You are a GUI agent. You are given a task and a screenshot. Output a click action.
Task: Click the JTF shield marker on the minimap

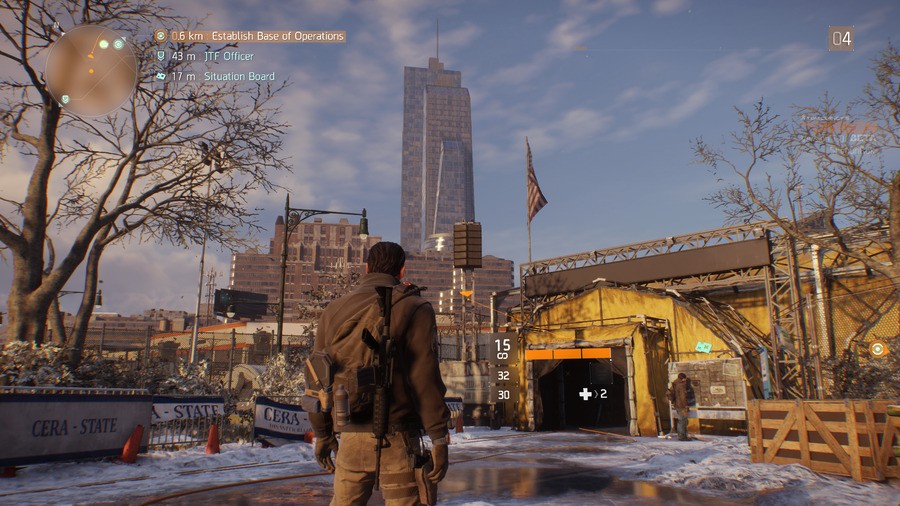(66, 99)
